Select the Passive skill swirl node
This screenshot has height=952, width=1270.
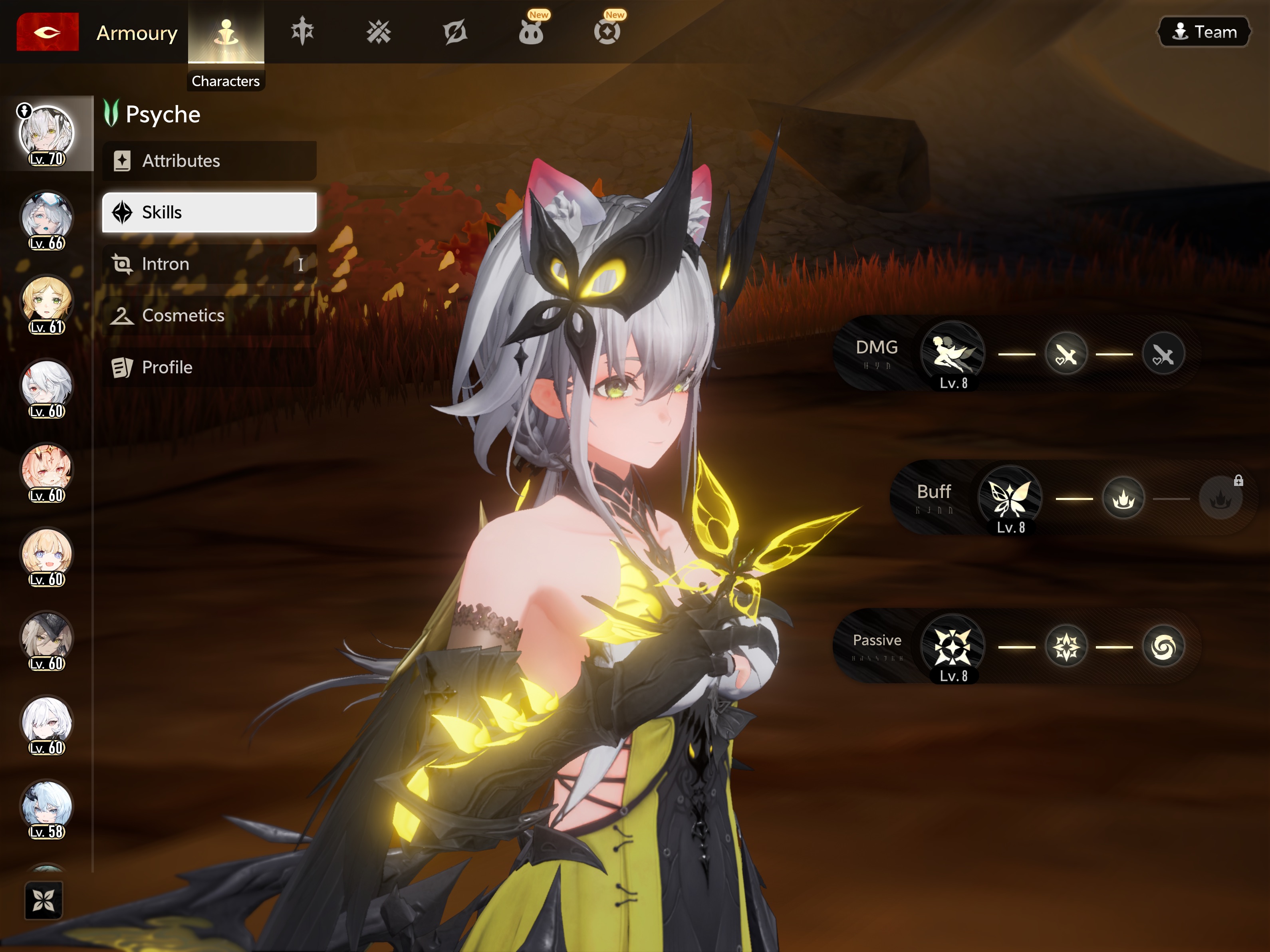point(1163,647)
